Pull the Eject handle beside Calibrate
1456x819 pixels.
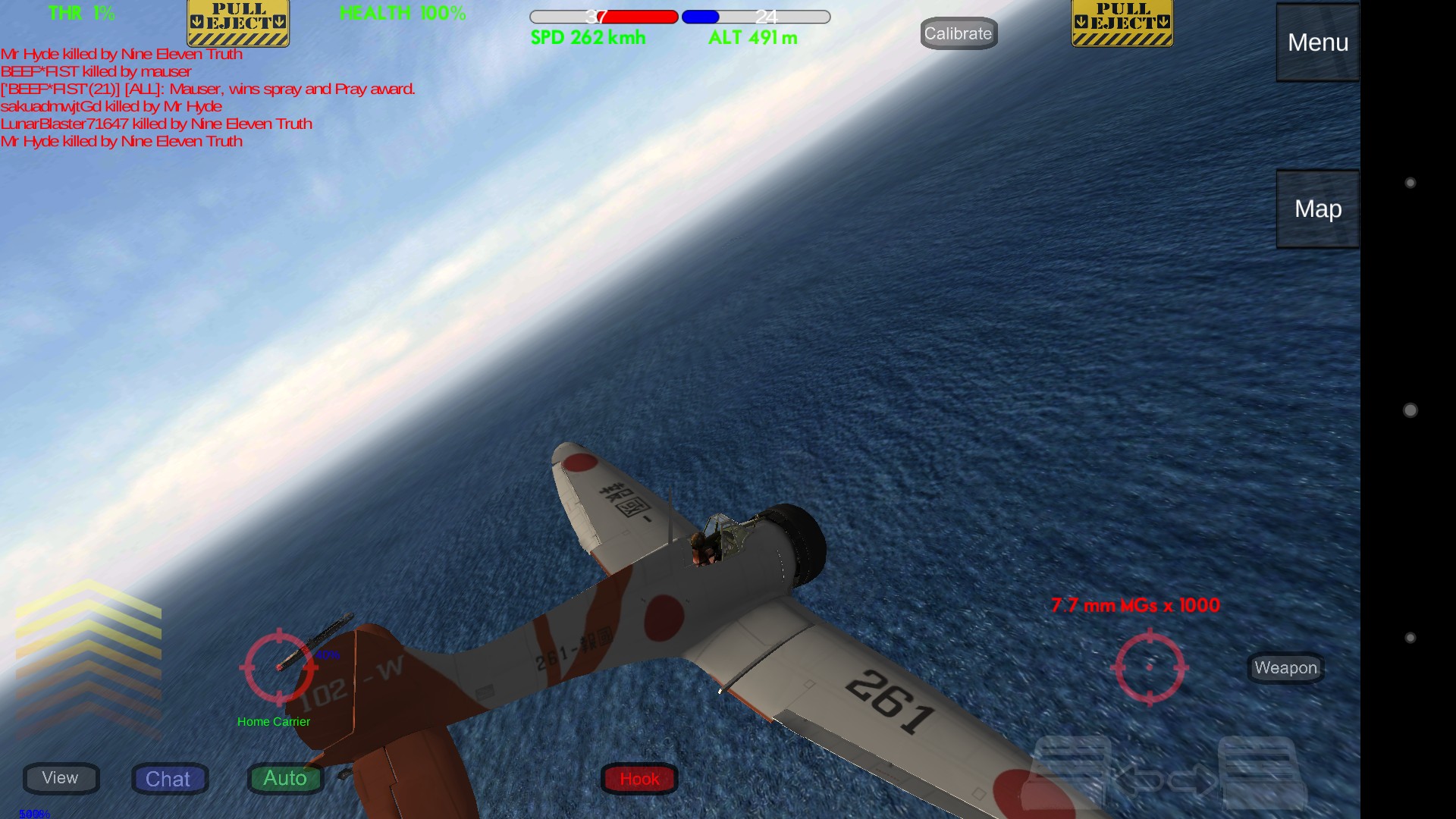coord(1122,24)
